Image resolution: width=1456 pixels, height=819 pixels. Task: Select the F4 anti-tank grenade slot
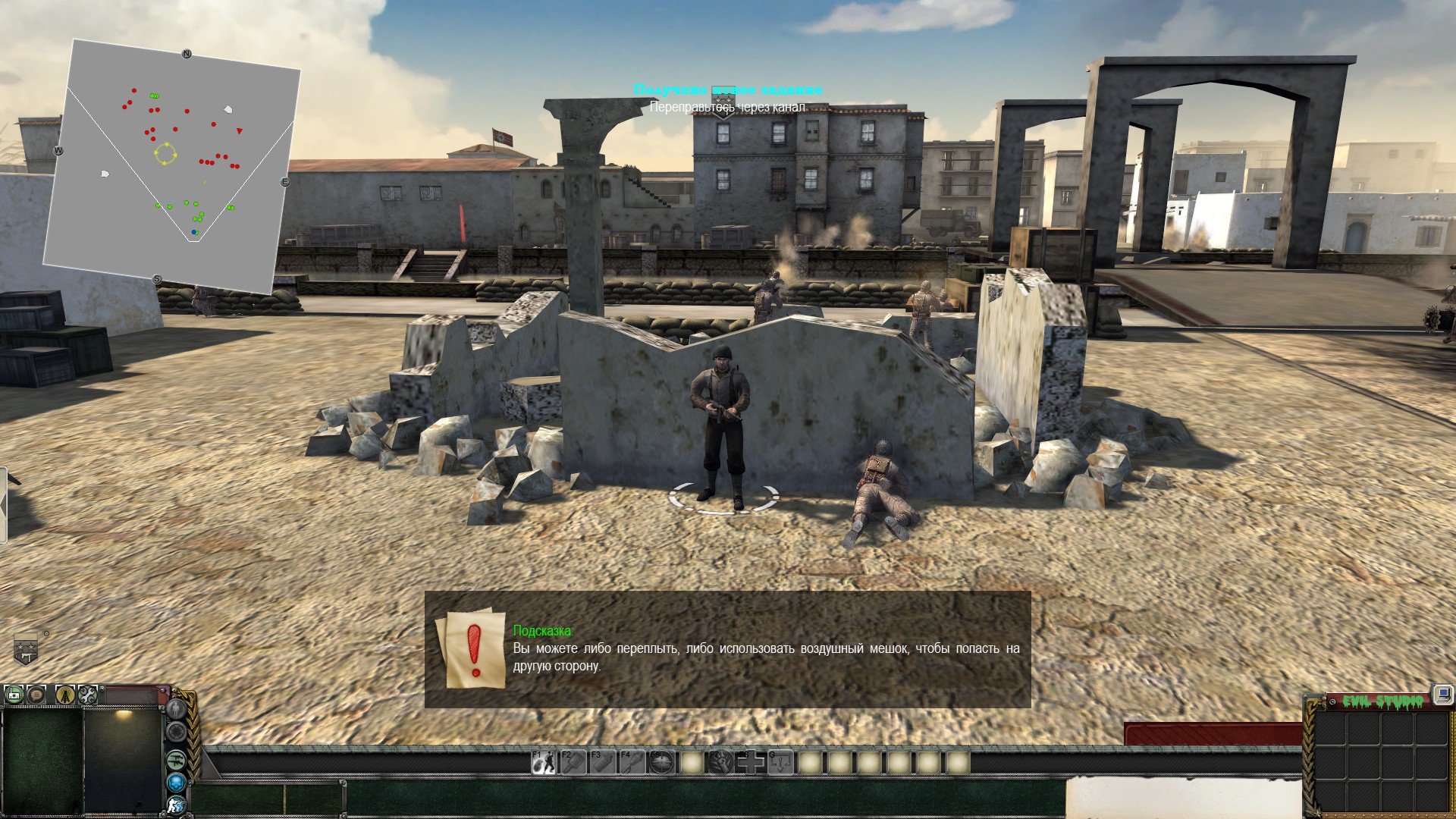(x=632, y=762)
